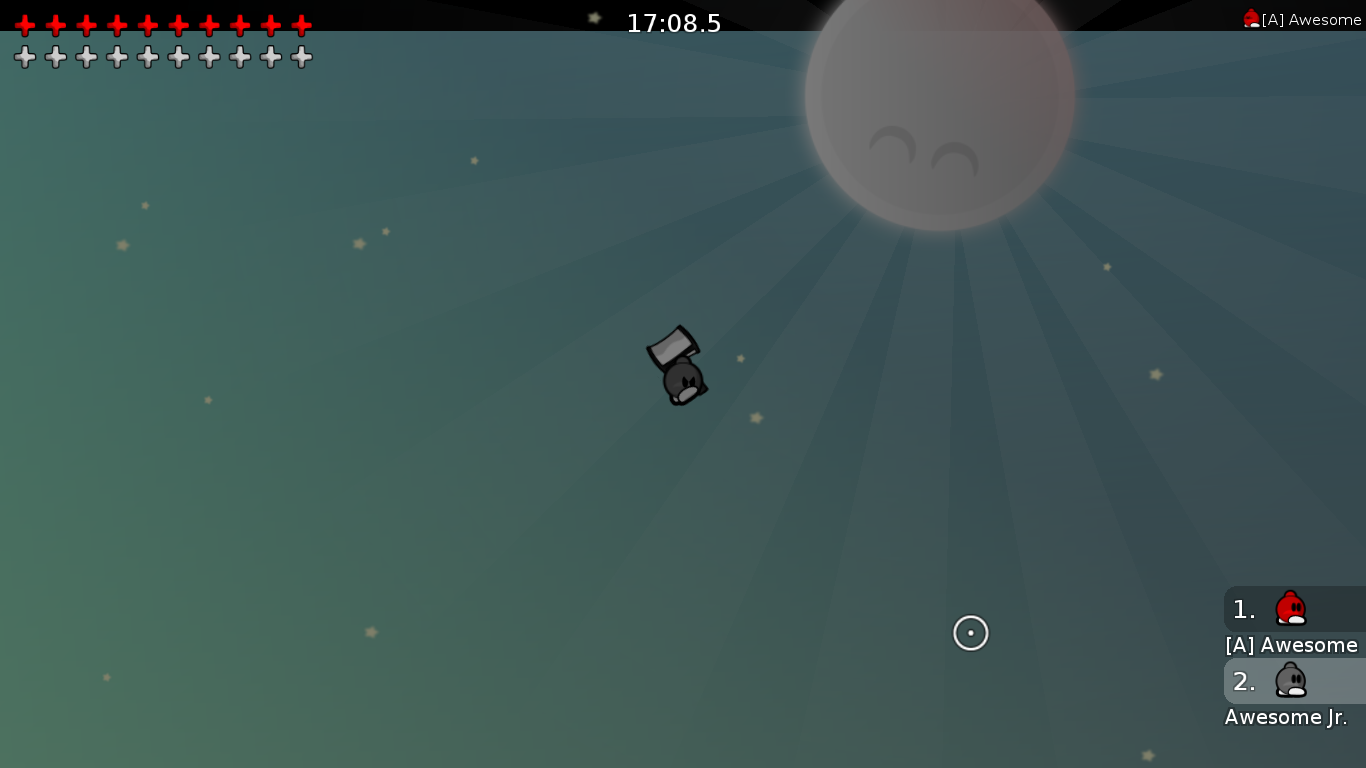Click the last gray armor cross icon

click(300, 56)
